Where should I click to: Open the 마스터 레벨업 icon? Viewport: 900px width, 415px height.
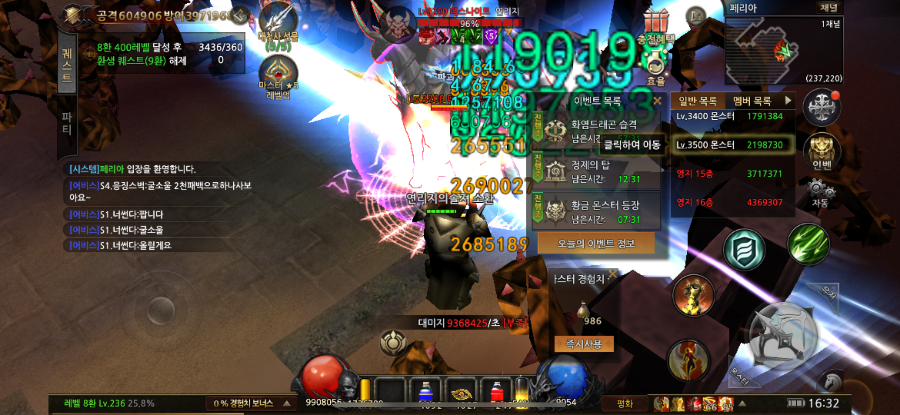pyautogui.click(x=278, y=77)
